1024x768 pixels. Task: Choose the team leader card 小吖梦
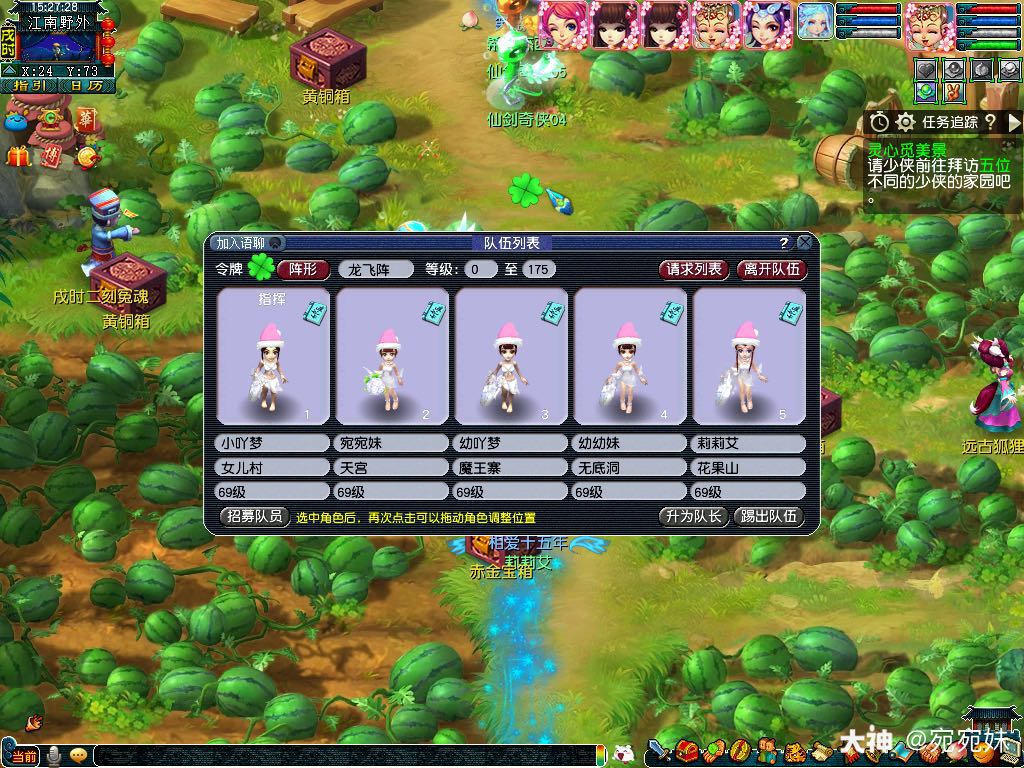[x=272, y=357]
